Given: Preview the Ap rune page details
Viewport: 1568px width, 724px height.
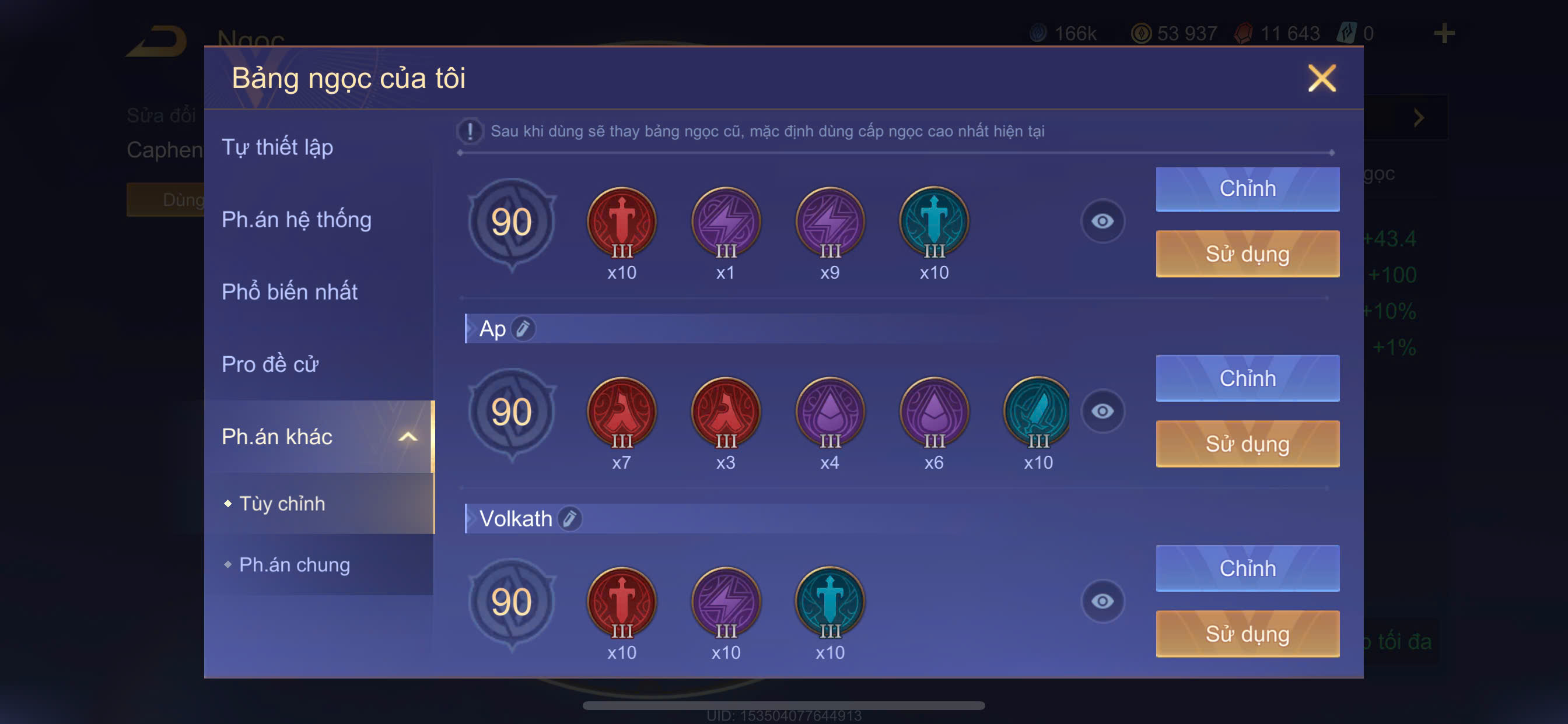Looking at the screenshot, I should click(x=1102, y=412).
